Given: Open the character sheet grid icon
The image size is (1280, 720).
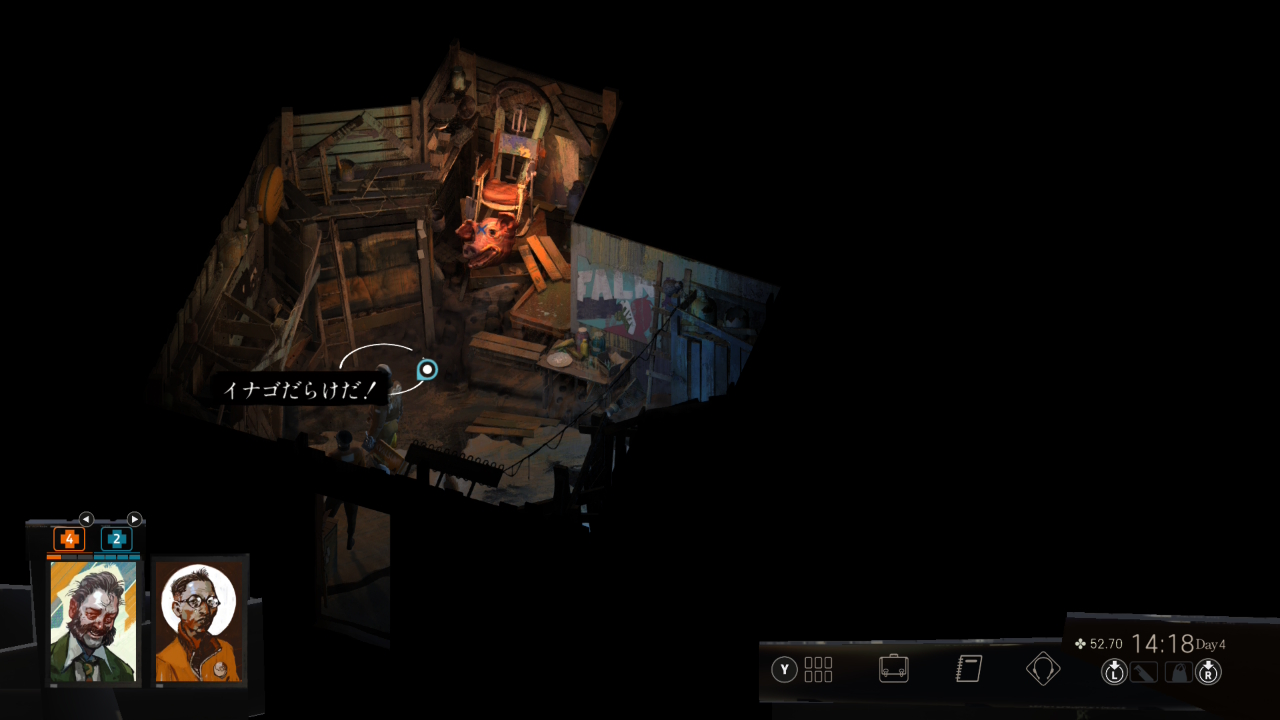Looking at the screenshot, I should pyautogui.click(x=818, y=669).
